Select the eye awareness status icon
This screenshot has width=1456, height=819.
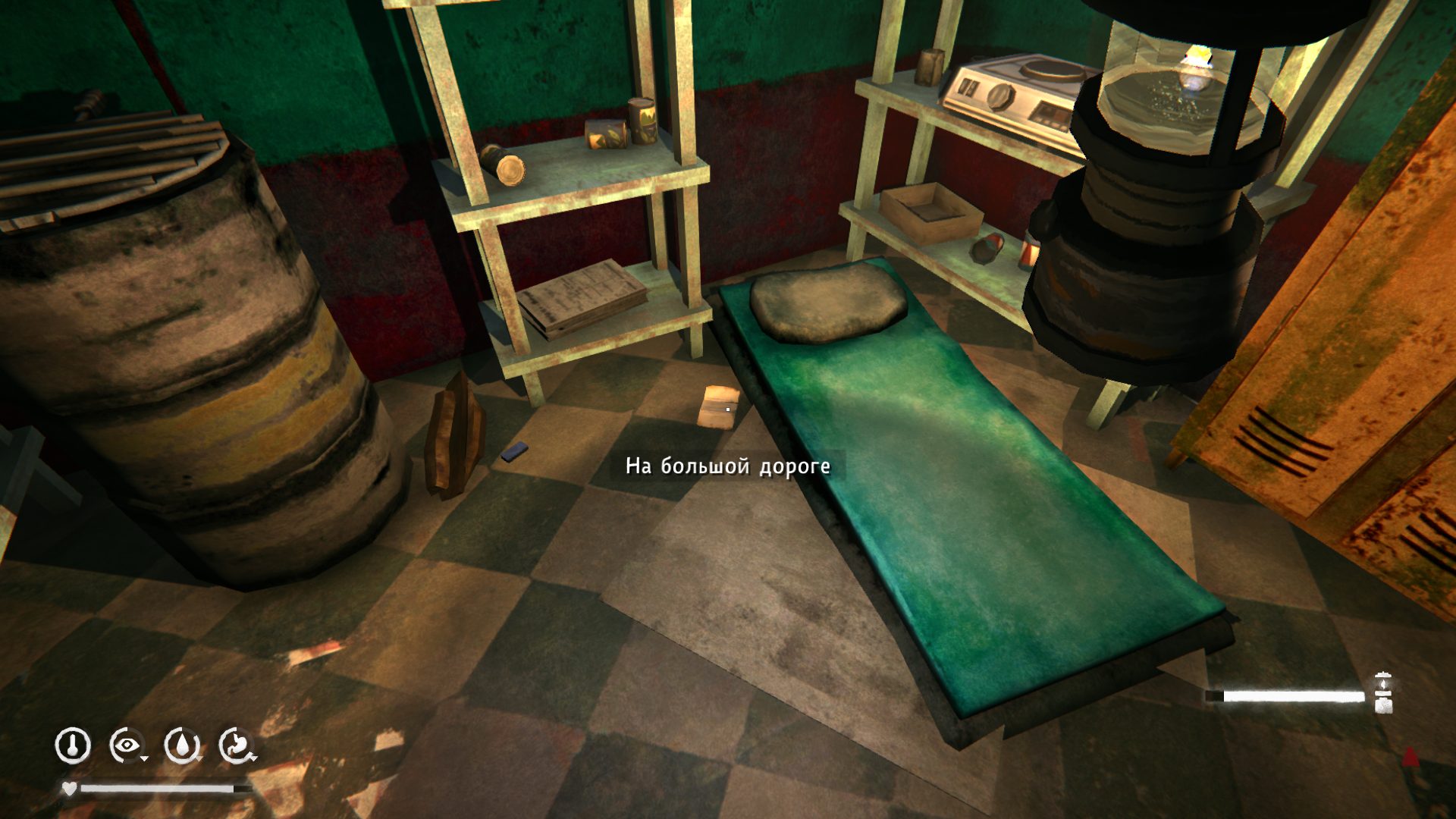[127, 745]
